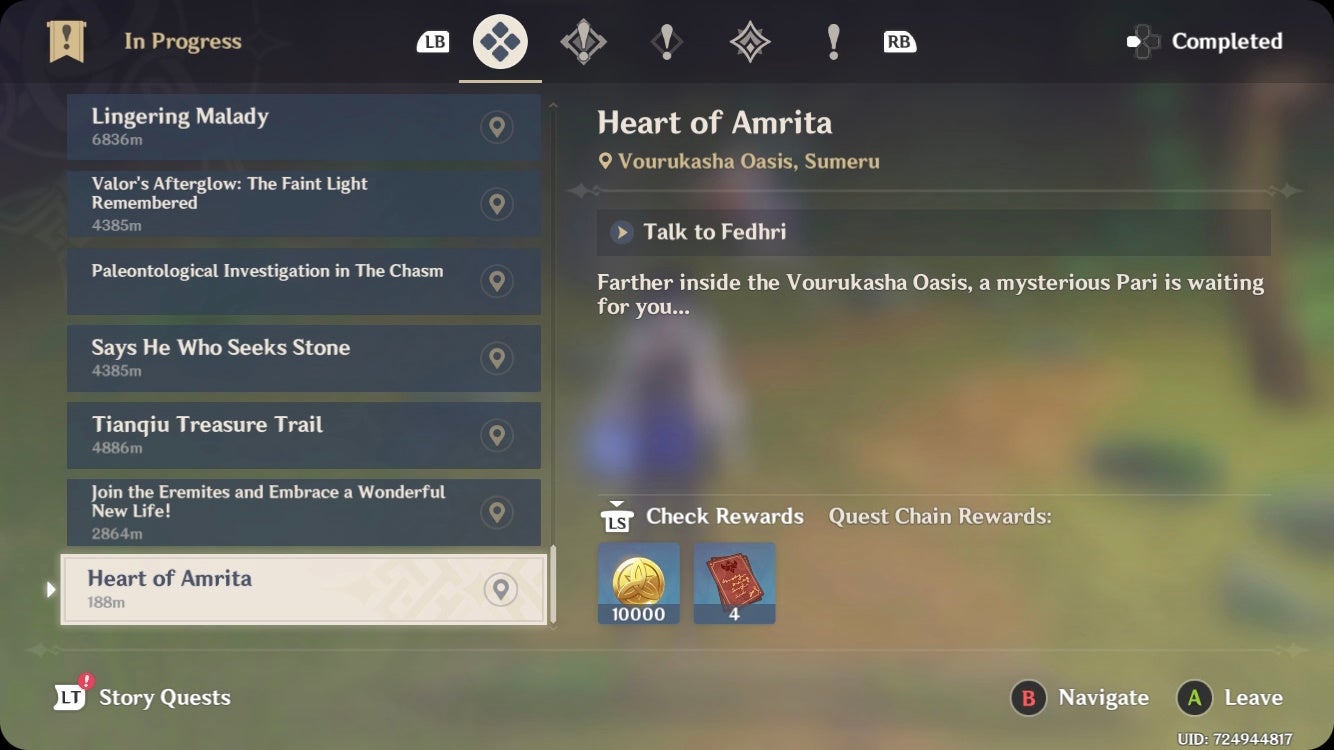Viewport: 1334px width, 750px height.
Task: Click the In Progress header
Action: (183, 41)
